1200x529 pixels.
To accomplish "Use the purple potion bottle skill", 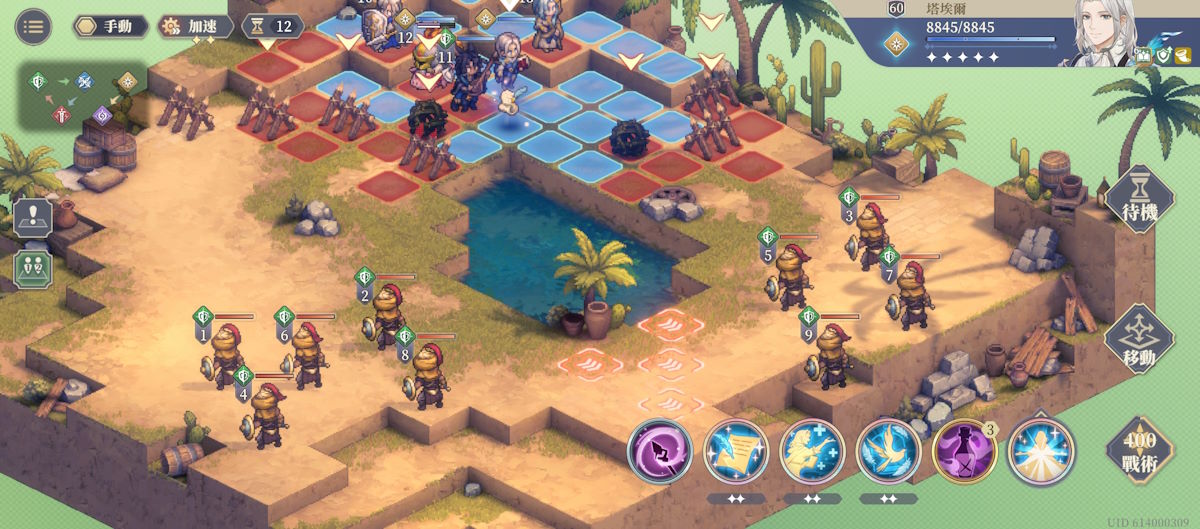I will tap(964, 452).
